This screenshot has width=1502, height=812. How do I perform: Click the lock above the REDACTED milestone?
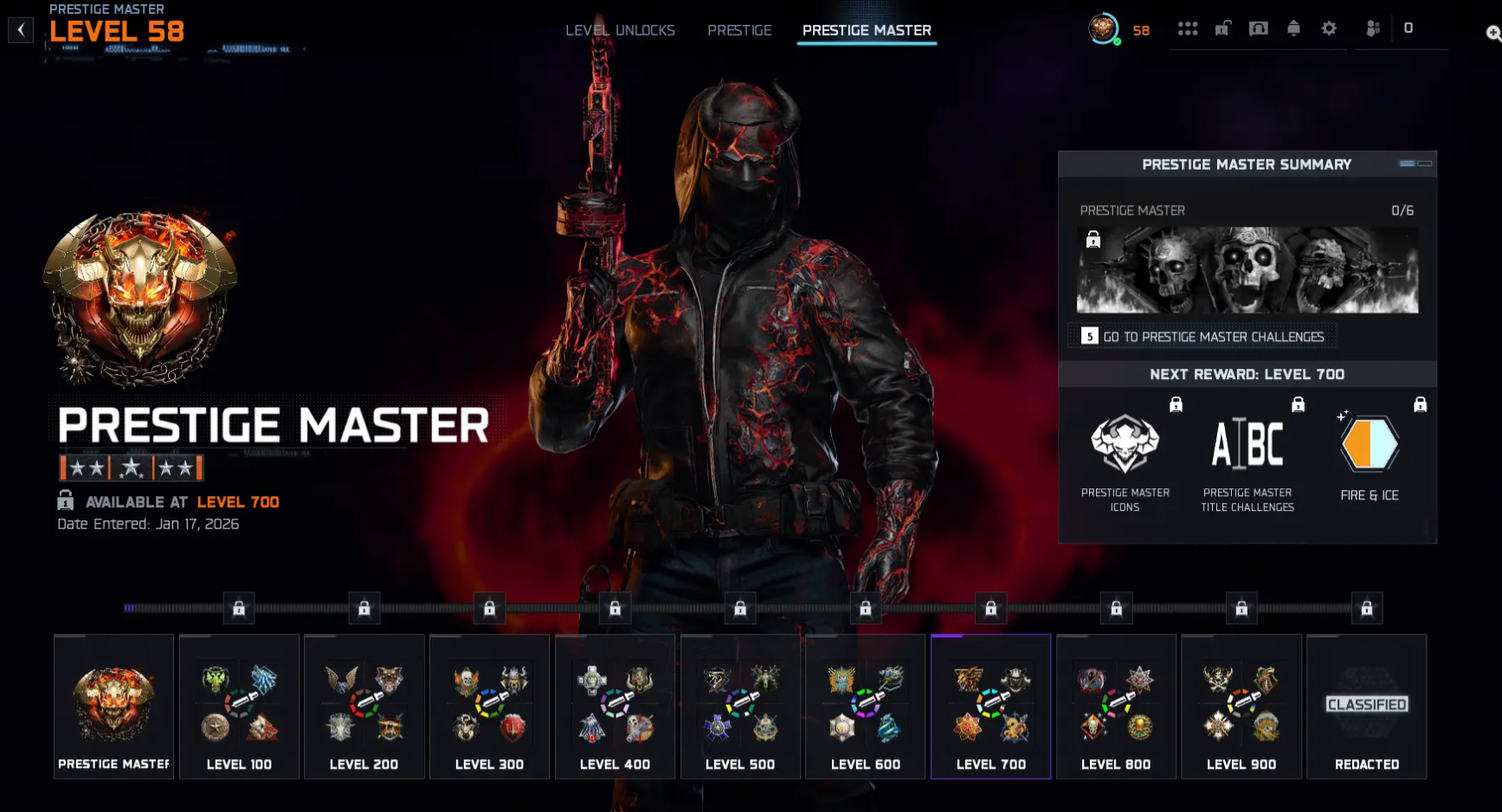coord(1367,608)
